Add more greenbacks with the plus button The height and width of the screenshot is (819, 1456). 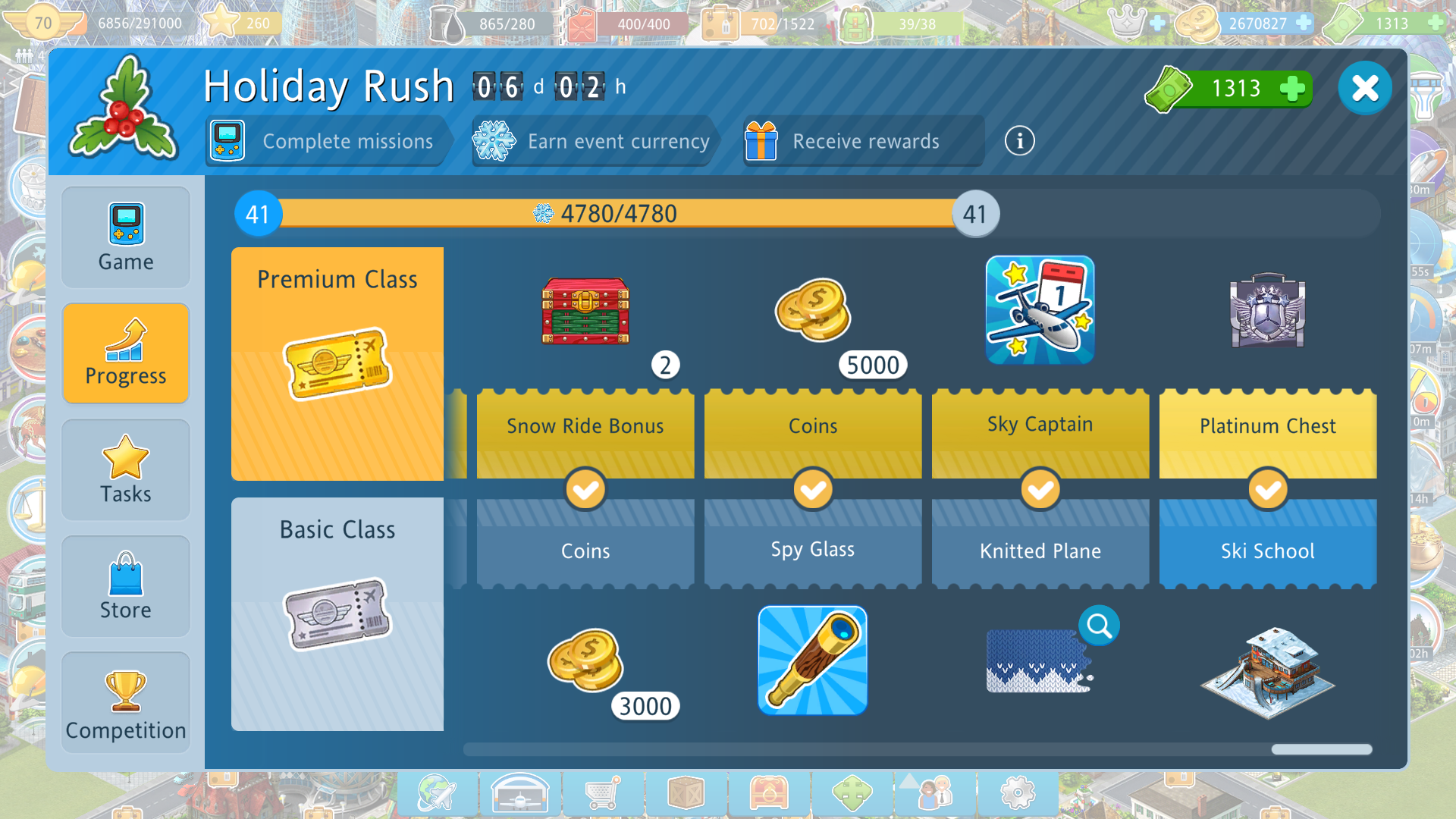(1292, 89)
